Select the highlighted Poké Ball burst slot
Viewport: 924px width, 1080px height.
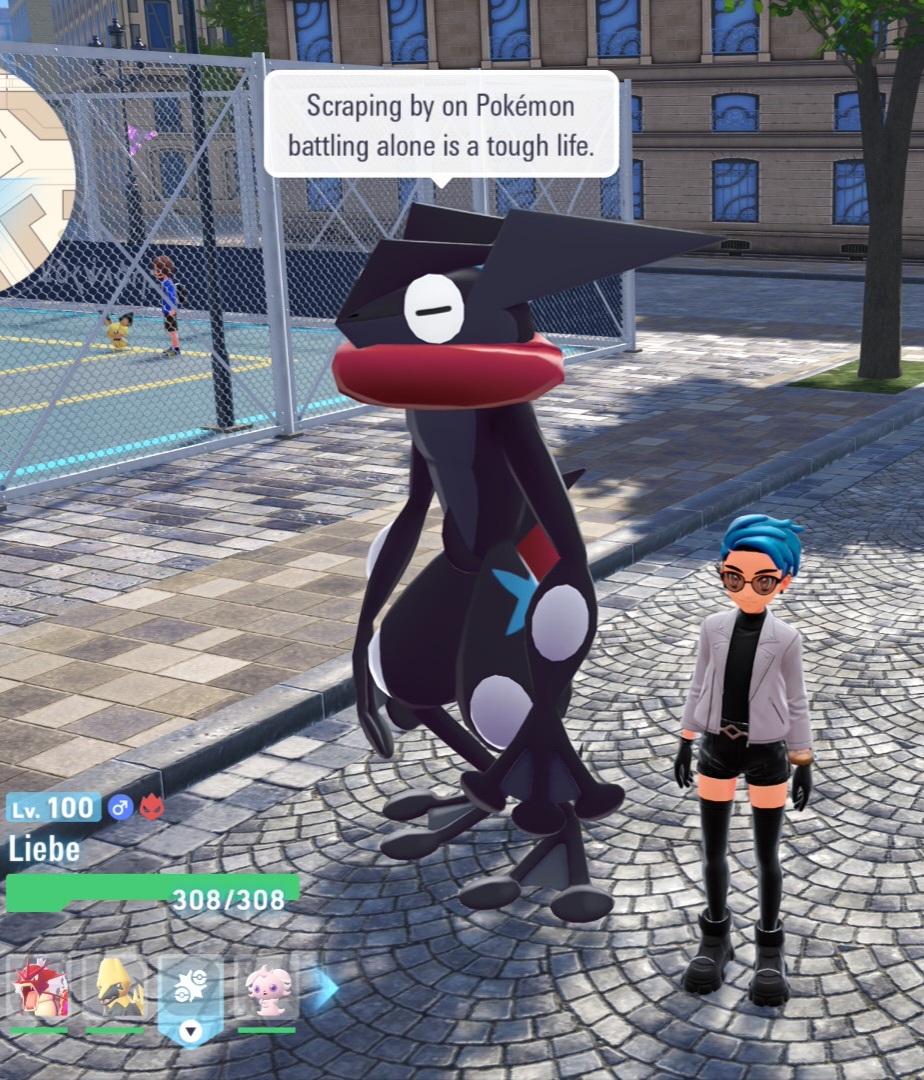click(x=190, y=990)
